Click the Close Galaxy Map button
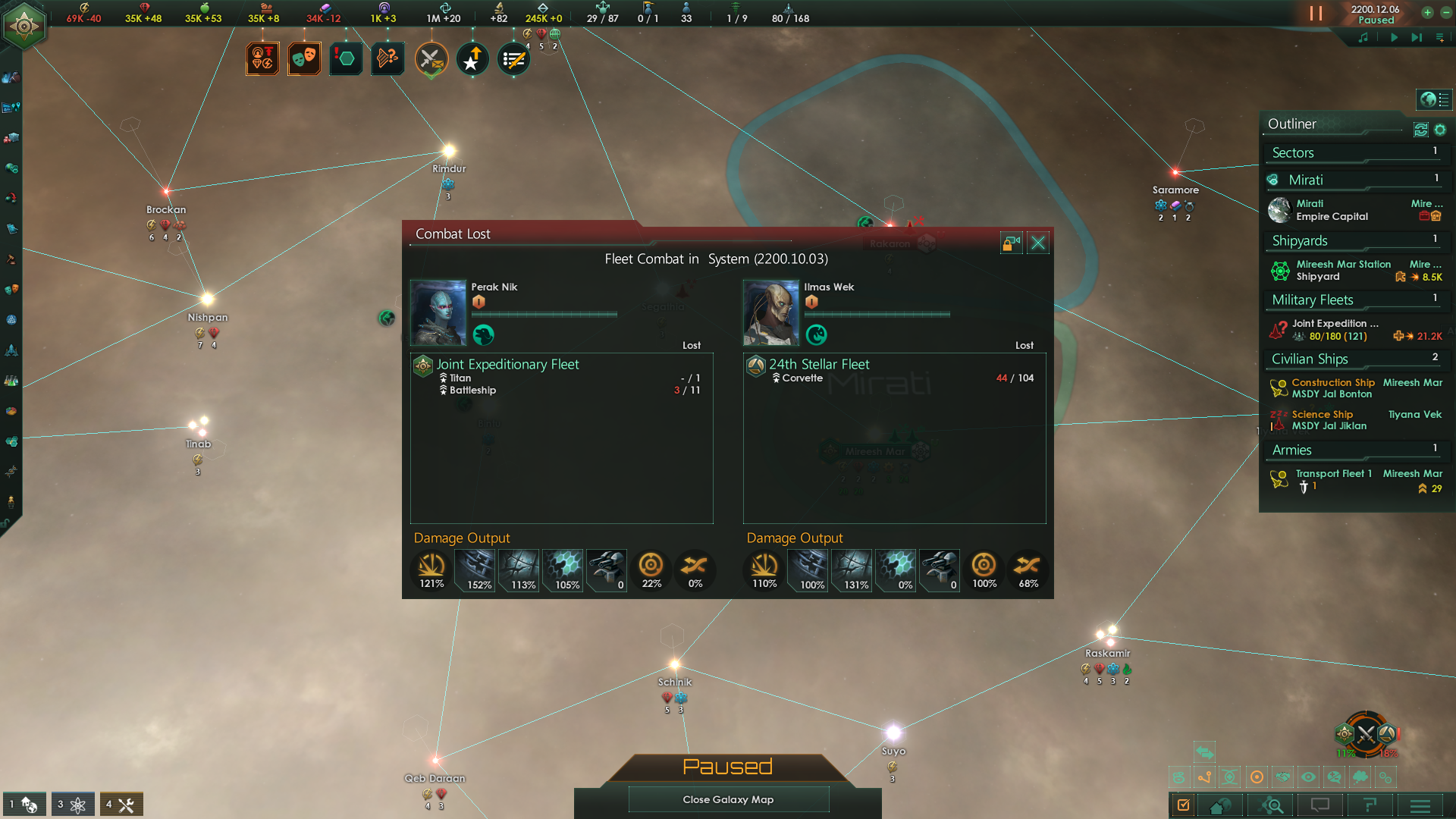 point(728,799)
